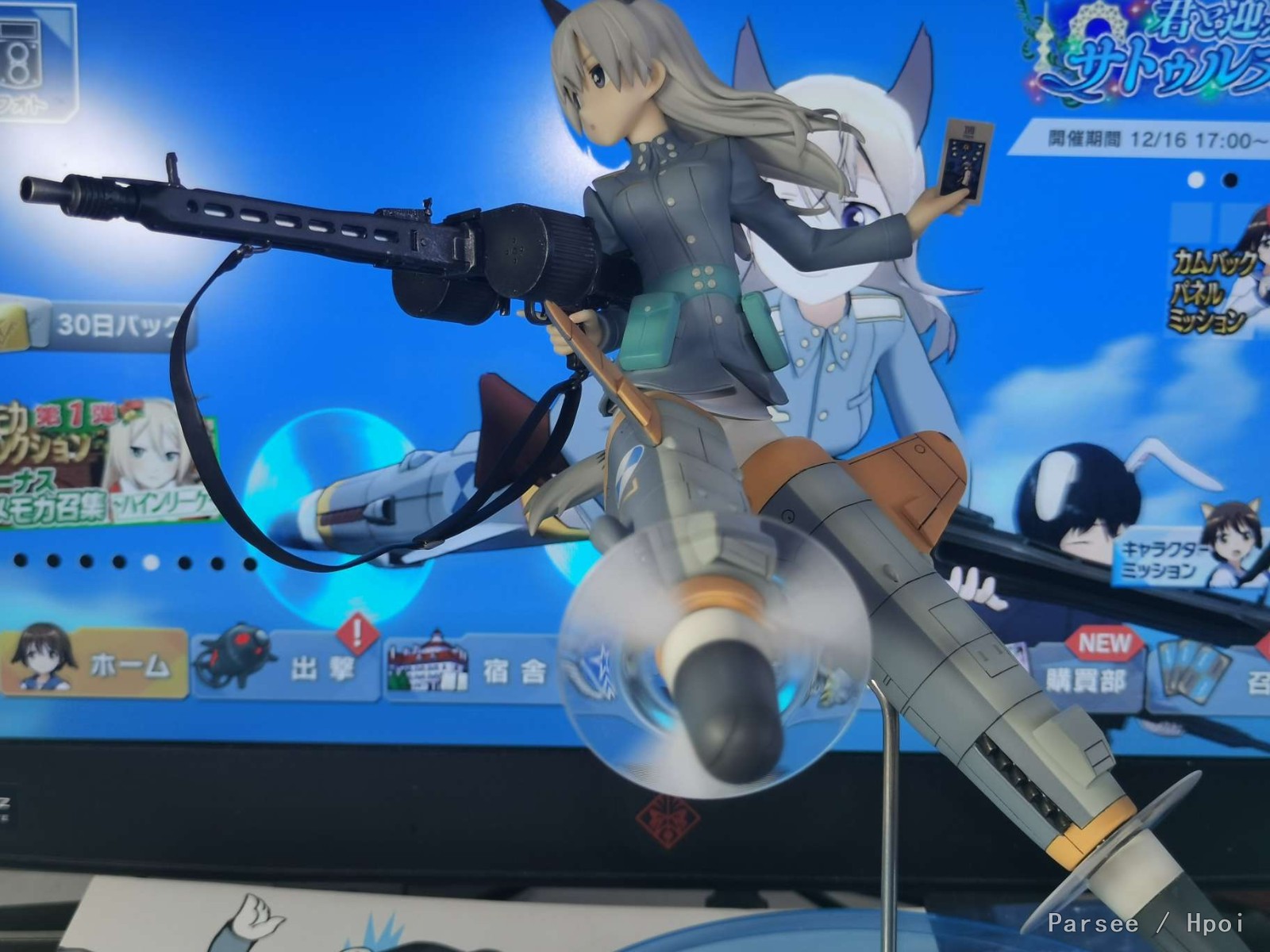1270x952 pixels.
Task: Open the 購買部 shop
Action: click(x=1087, y=674)
